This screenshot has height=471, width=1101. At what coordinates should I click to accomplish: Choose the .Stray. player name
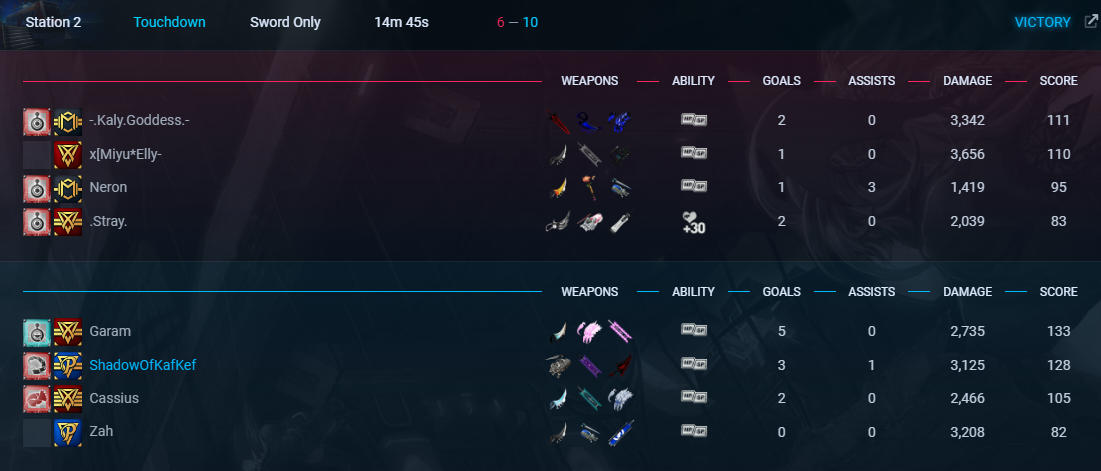108,221
